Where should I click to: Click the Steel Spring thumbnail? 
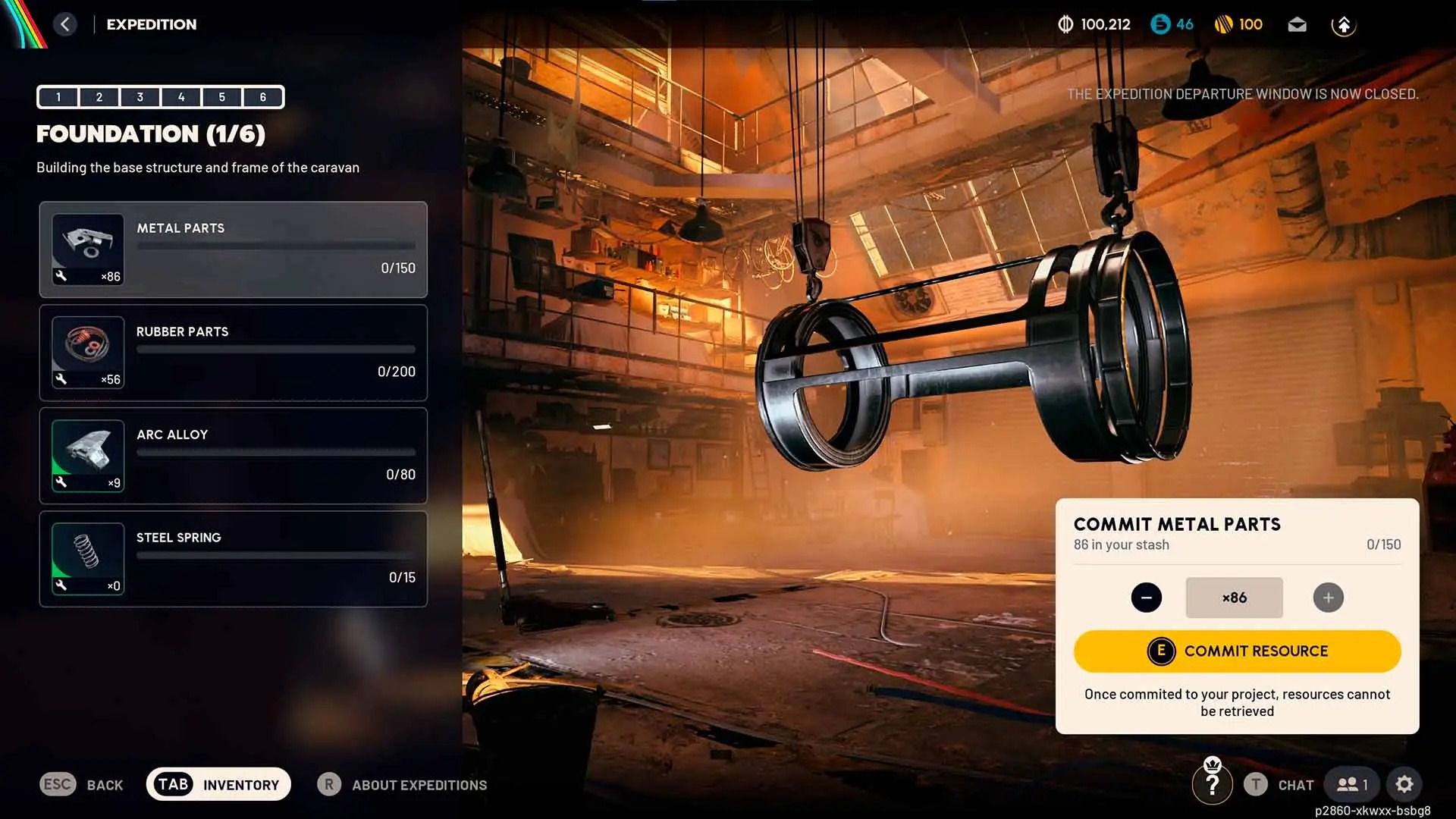point(87,557)
